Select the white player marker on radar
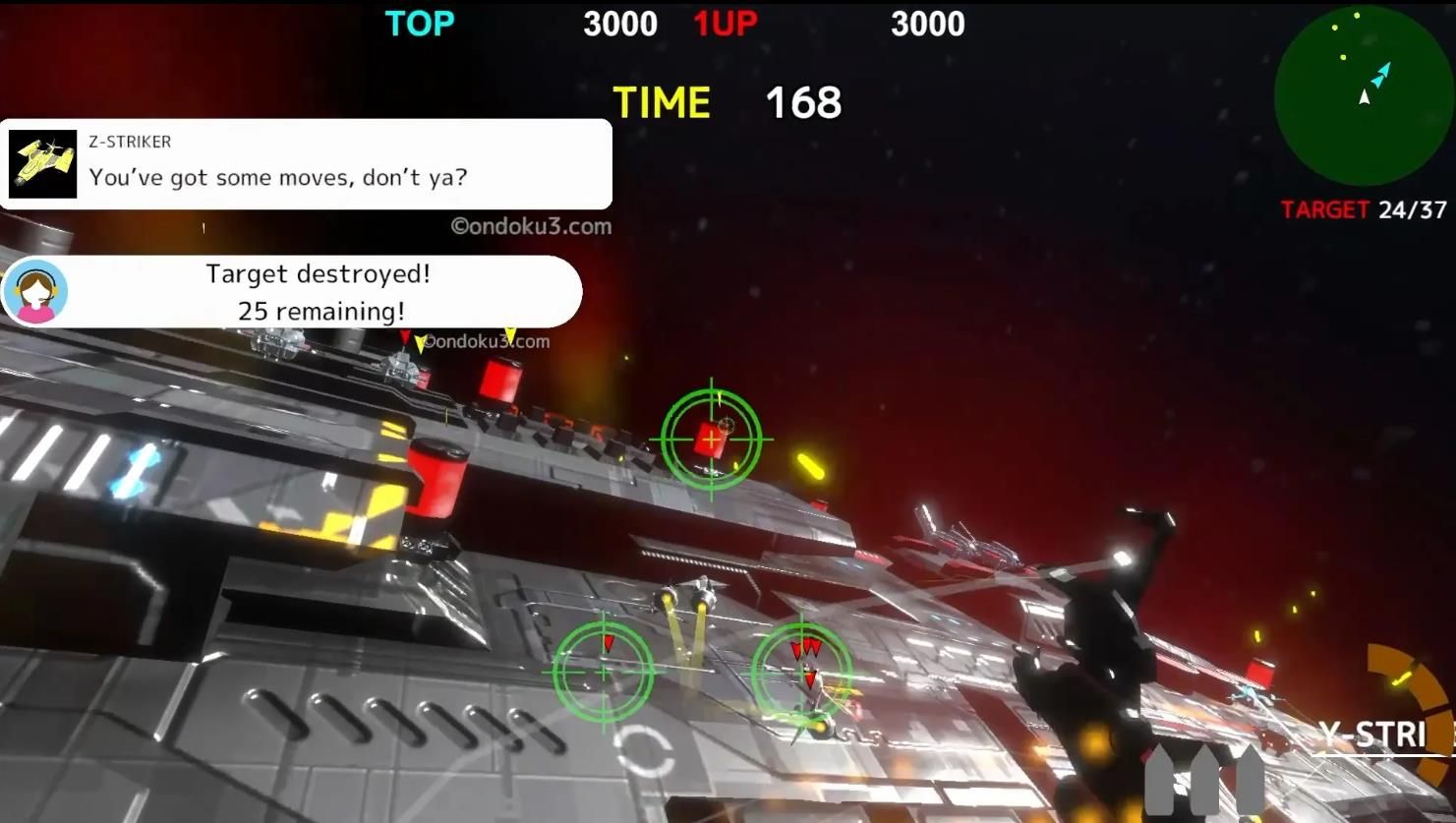1456x823 pixels. (x=1365, y=97)
